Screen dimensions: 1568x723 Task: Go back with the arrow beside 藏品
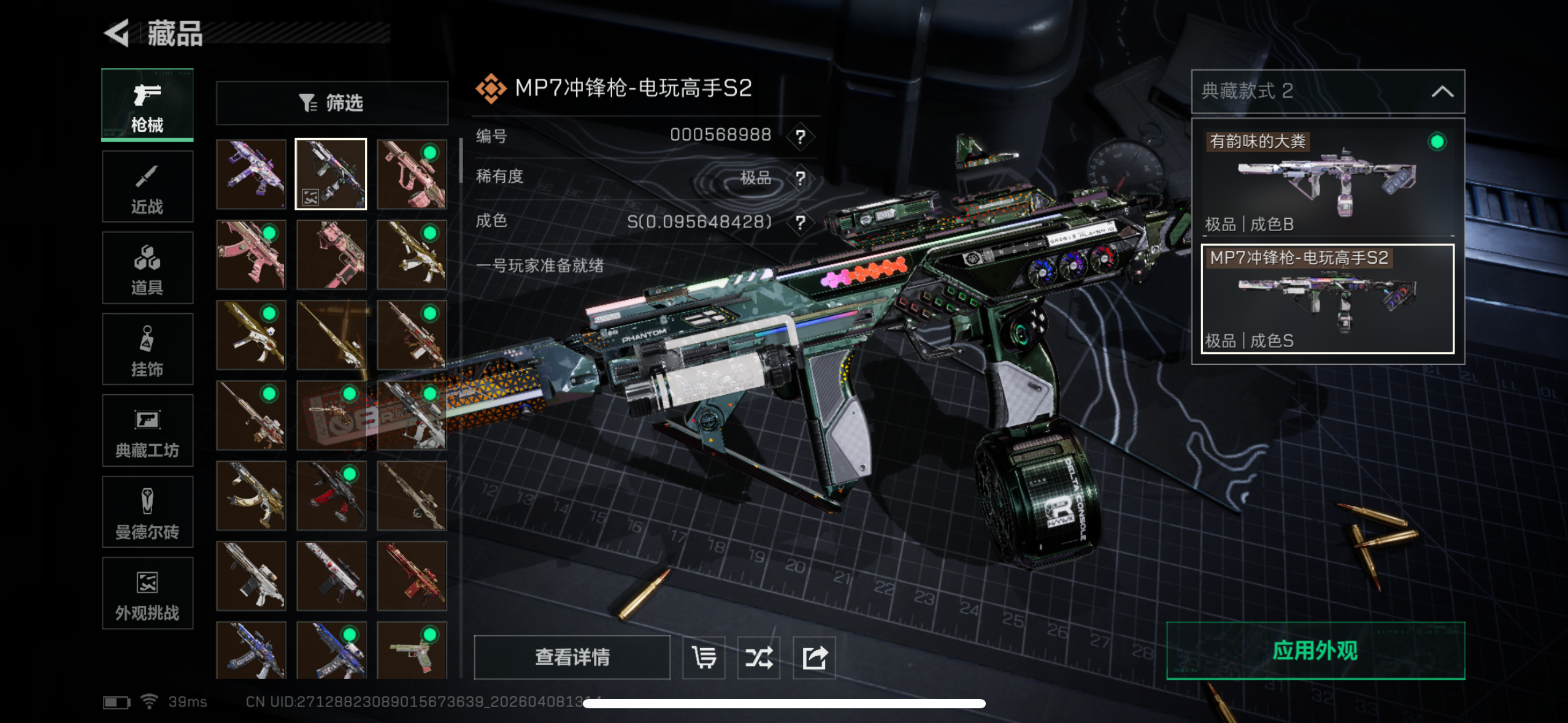(117, 33)
